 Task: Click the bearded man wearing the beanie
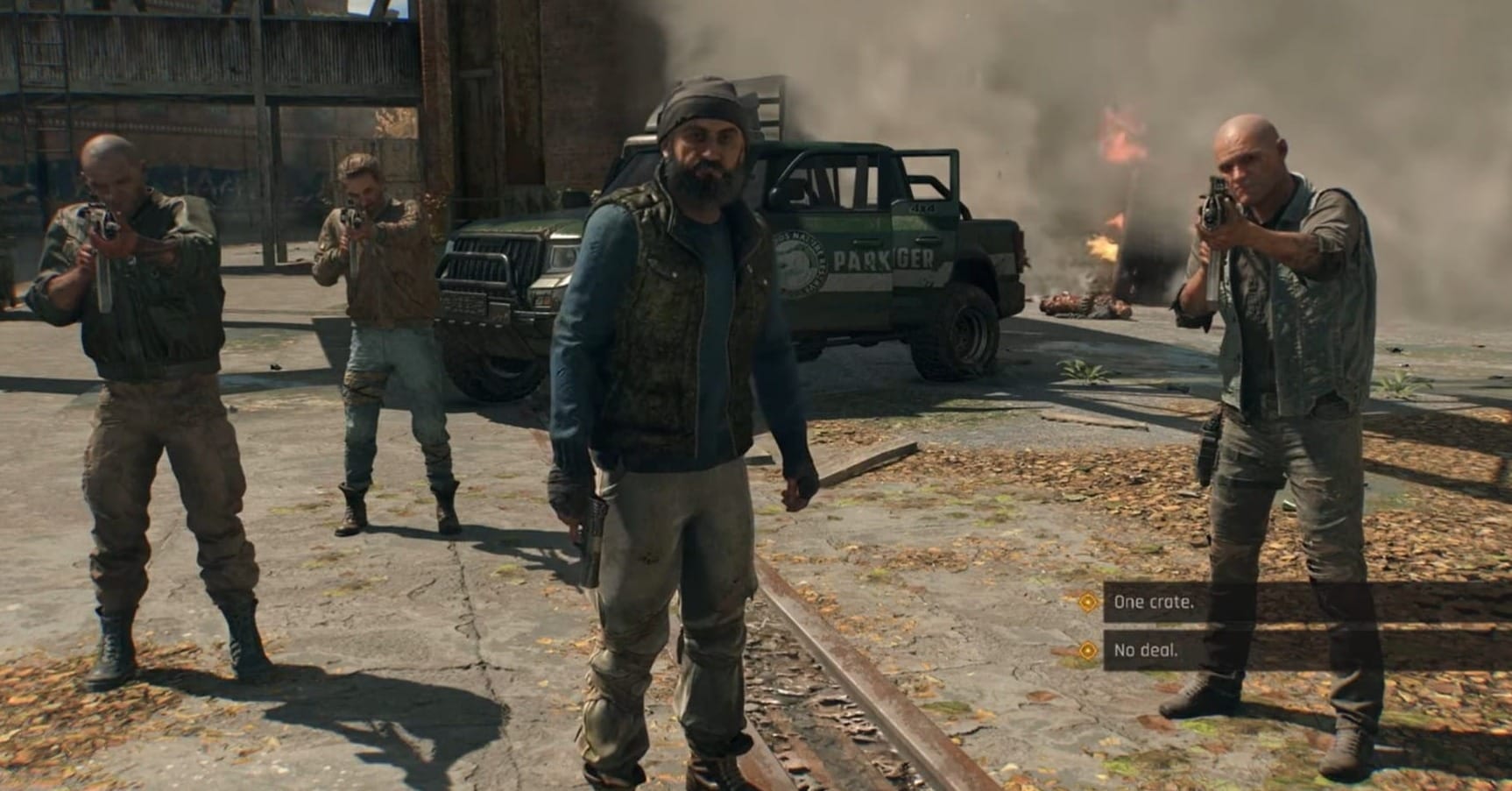692,350
